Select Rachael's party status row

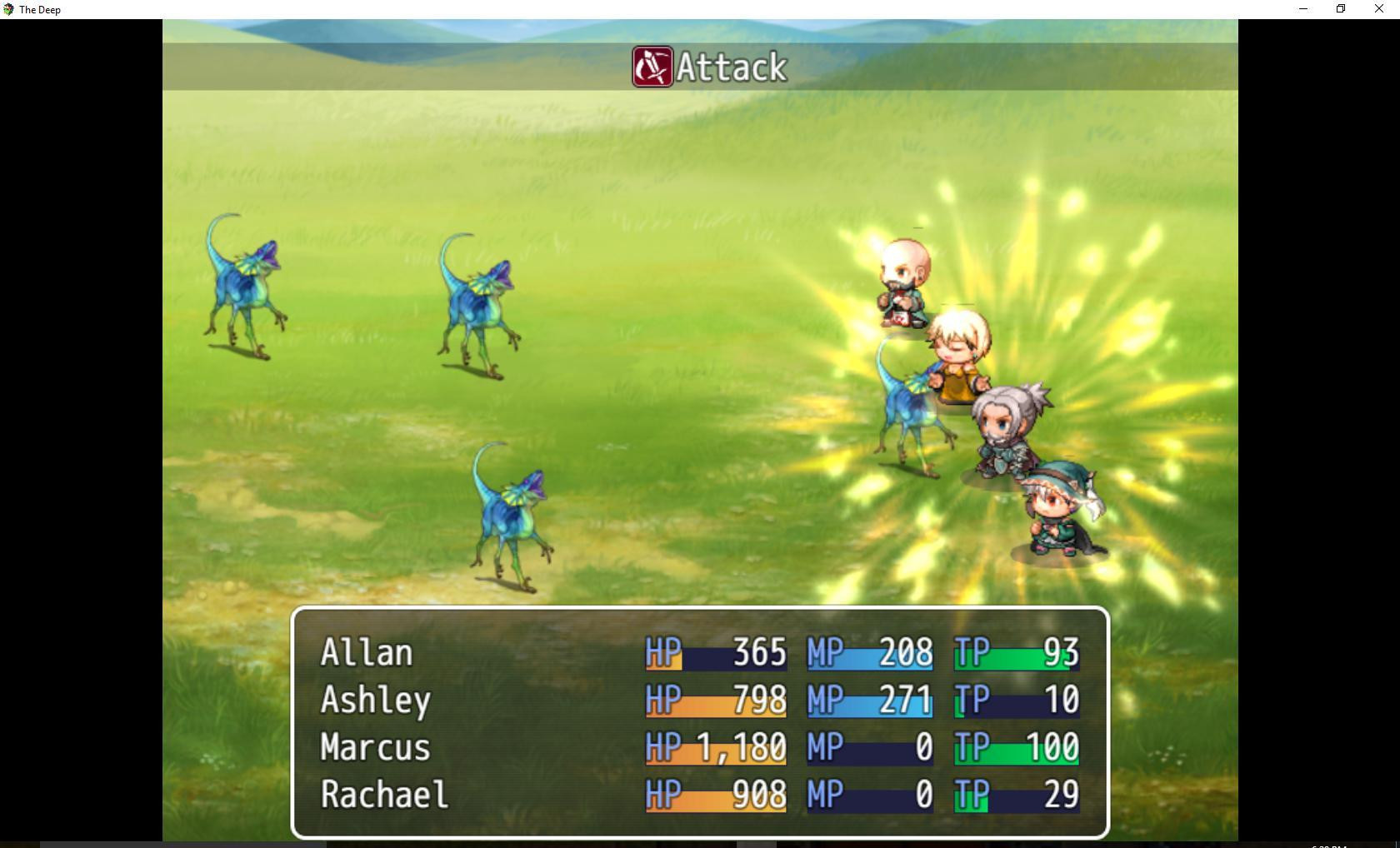coord(384,796)
